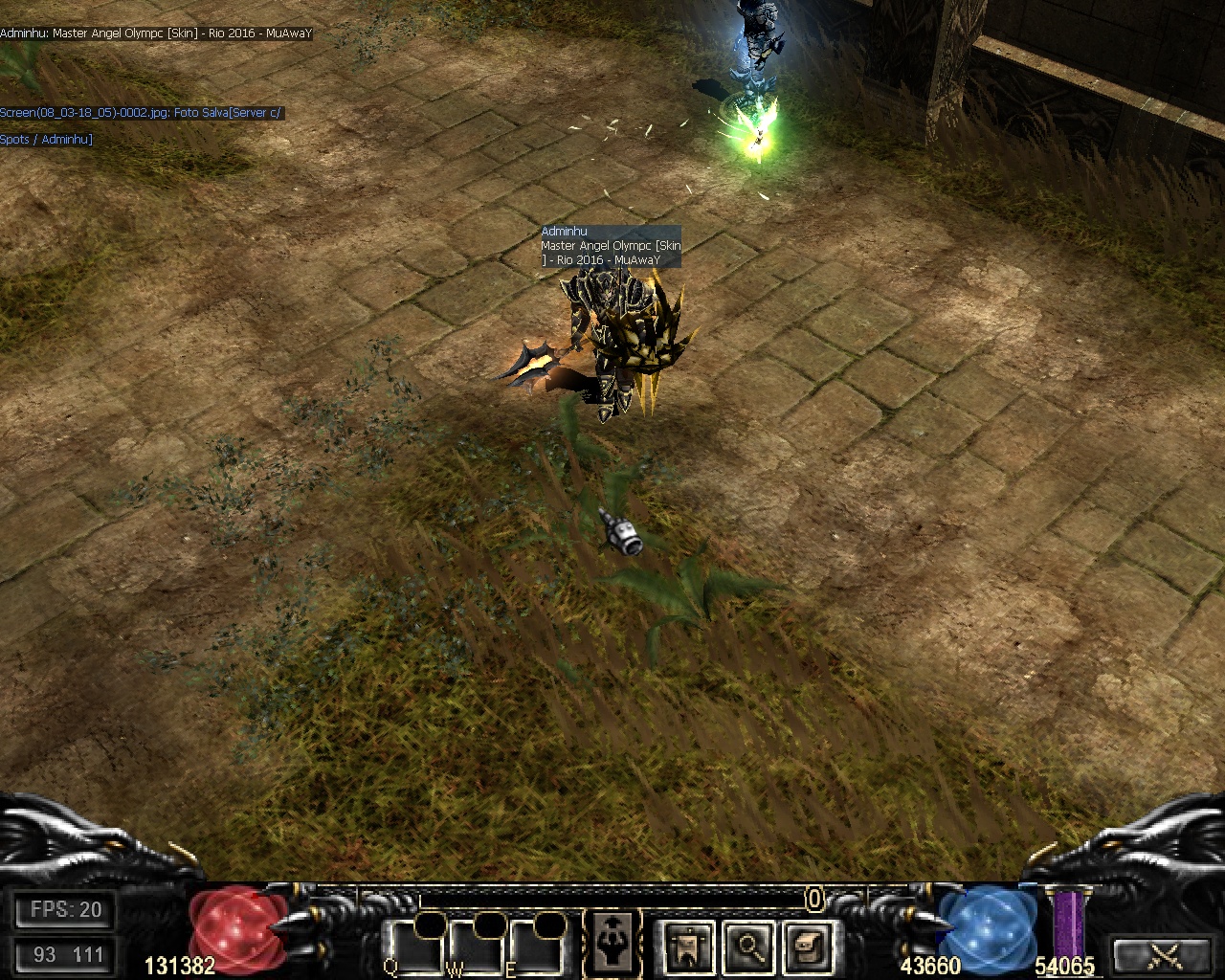The height and width of the screenshot is (980, 1225).
Task: Open the guild banner window
Action: (x=688, y=946)
